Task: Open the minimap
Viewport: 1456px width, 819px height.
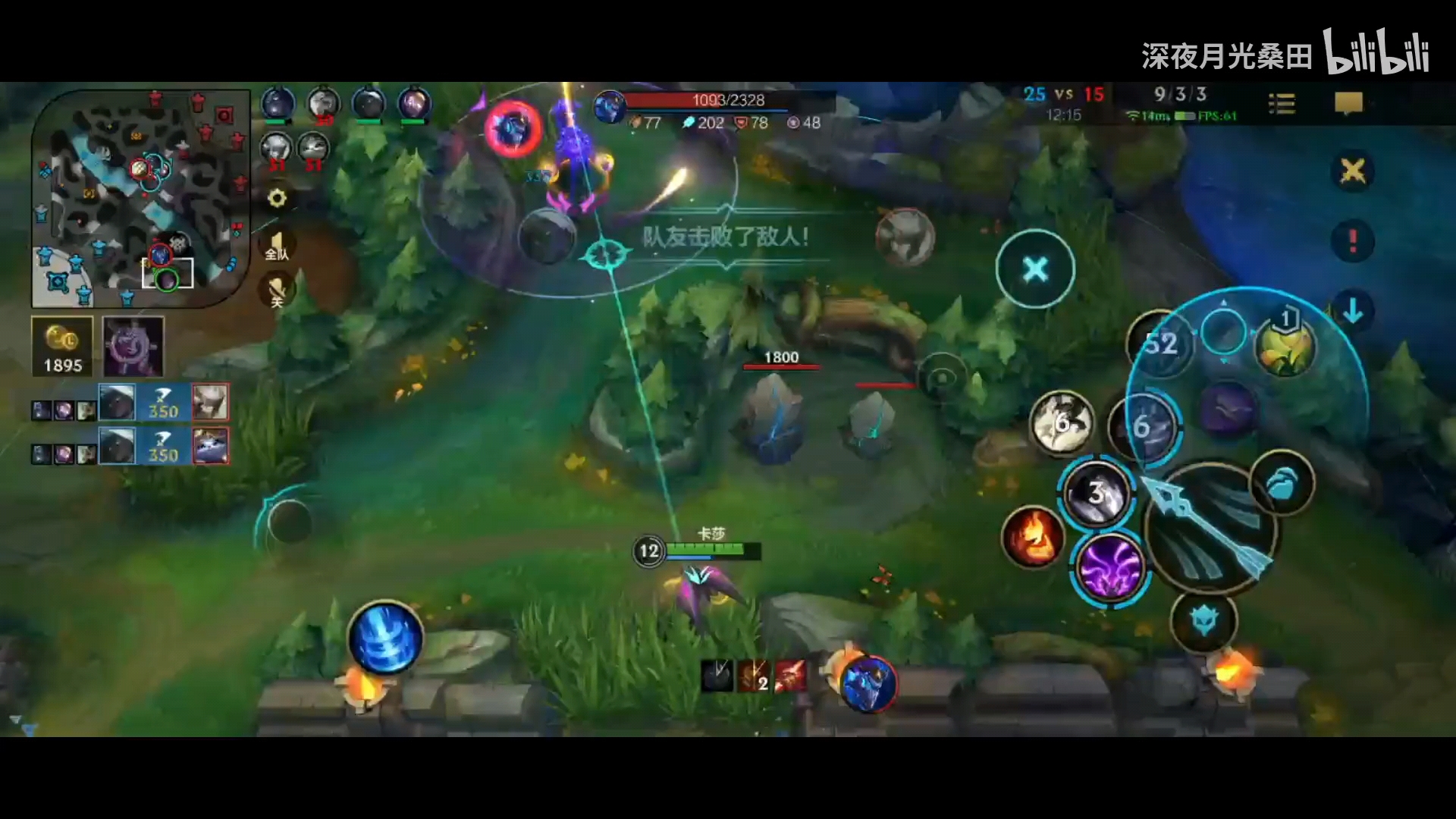Action: click(140, 199)
